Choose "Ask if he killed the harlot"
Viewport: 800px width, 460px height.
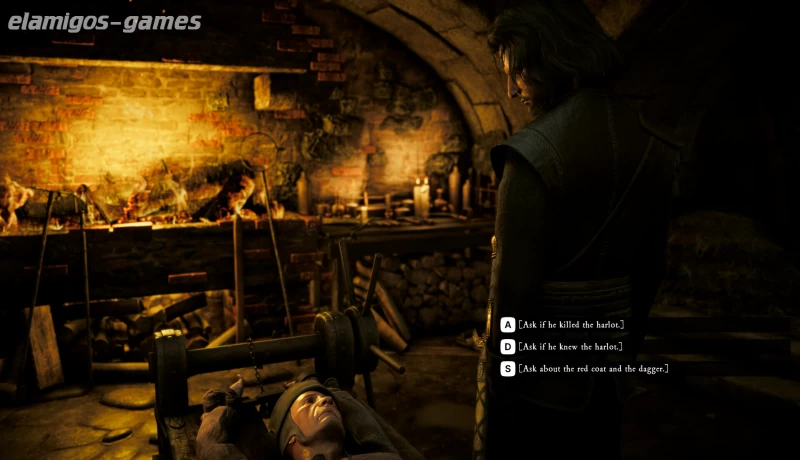(x=570, y=325)
